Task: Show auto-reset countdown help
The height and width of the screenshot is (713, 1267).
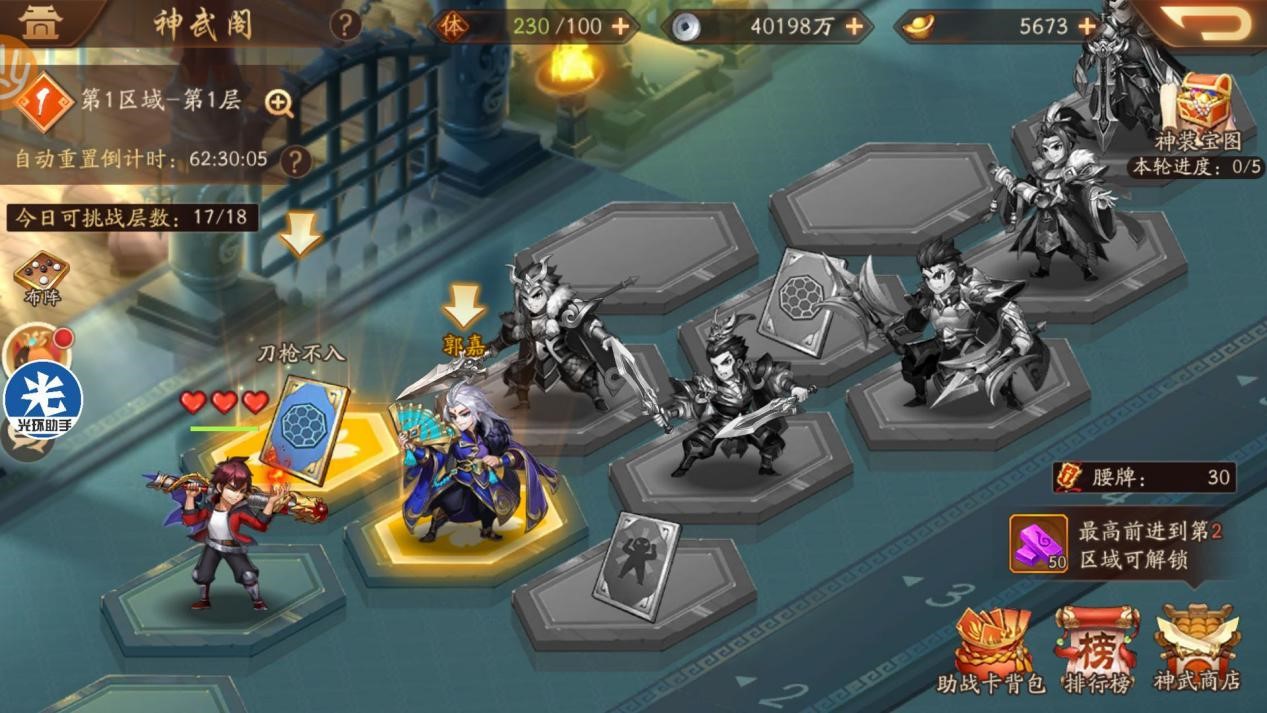Action: (295, 160)
